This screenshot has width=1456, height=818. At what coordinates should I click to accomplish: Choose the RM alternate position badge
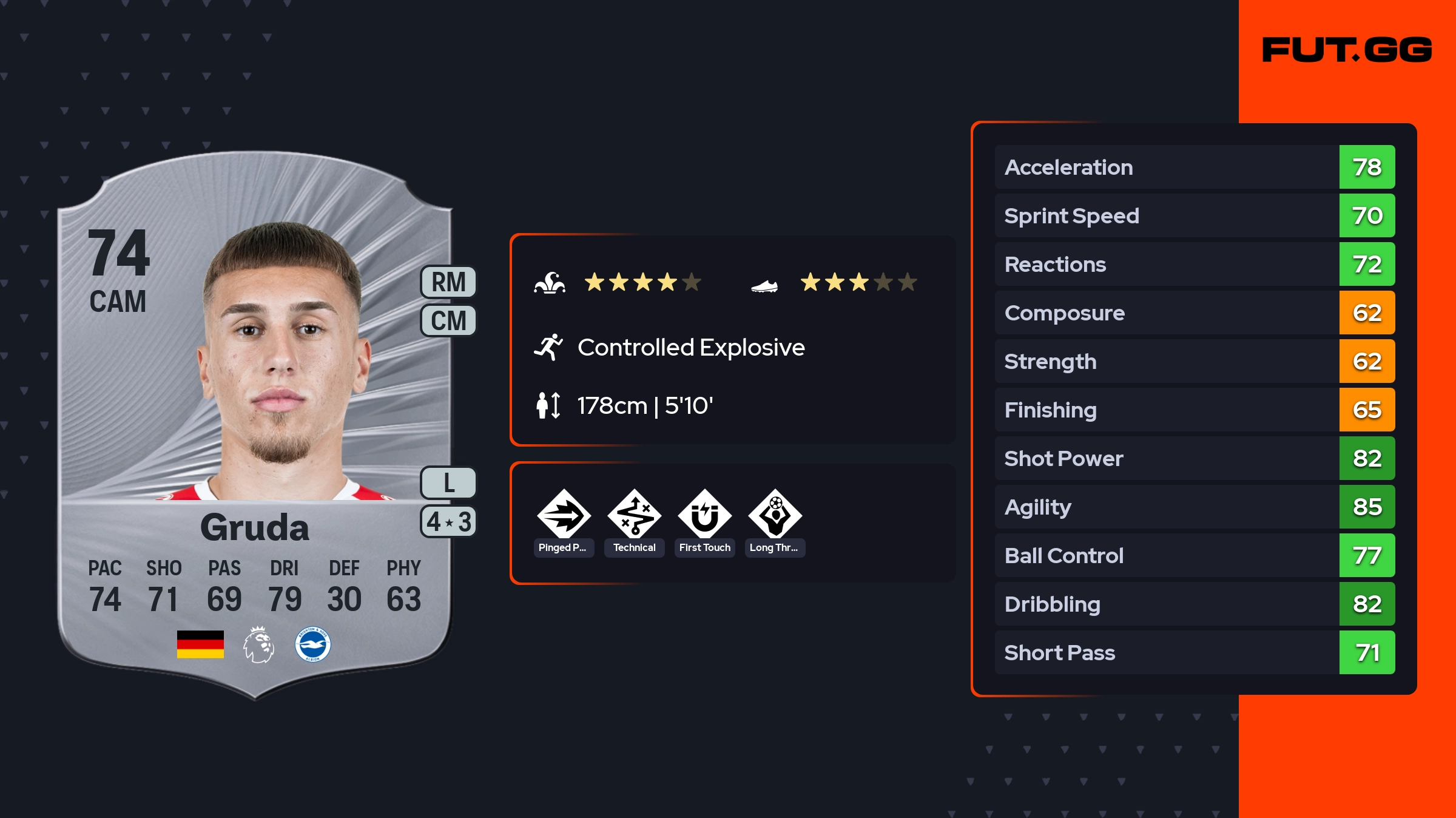tap(448, 282)
